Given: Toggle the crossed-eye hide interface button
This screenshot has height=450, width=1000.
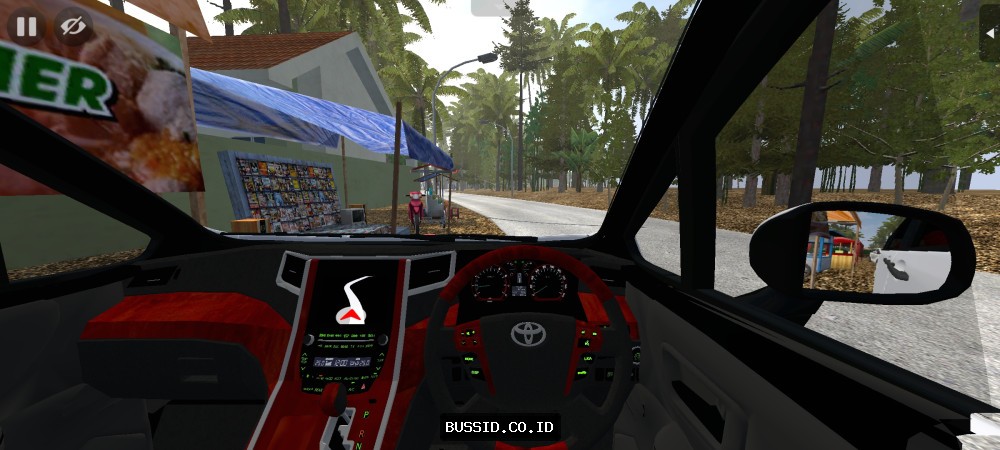Looking at the screenshot, I should 71,26.
